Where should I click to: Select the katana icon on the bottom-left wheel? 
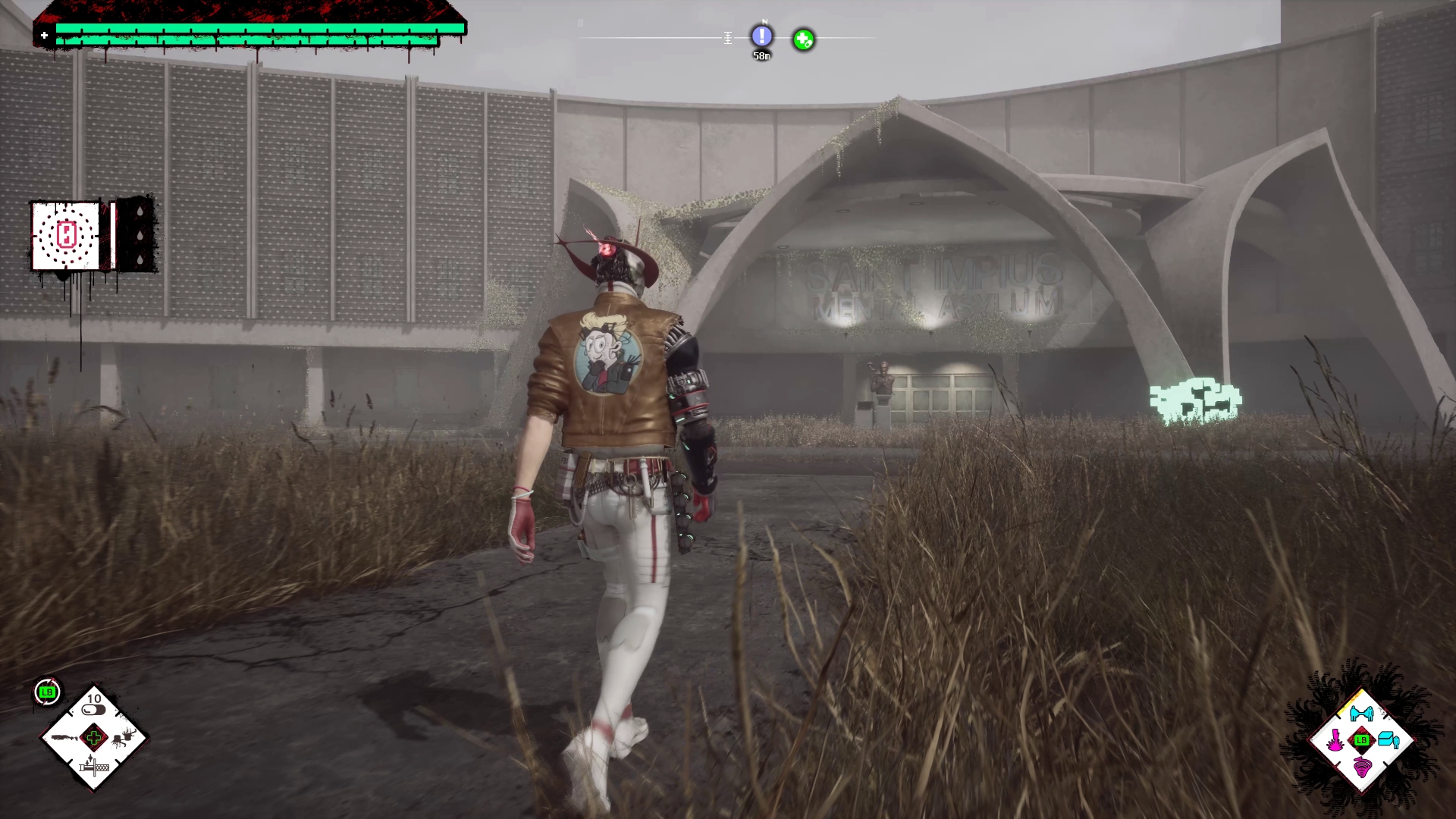93,767
